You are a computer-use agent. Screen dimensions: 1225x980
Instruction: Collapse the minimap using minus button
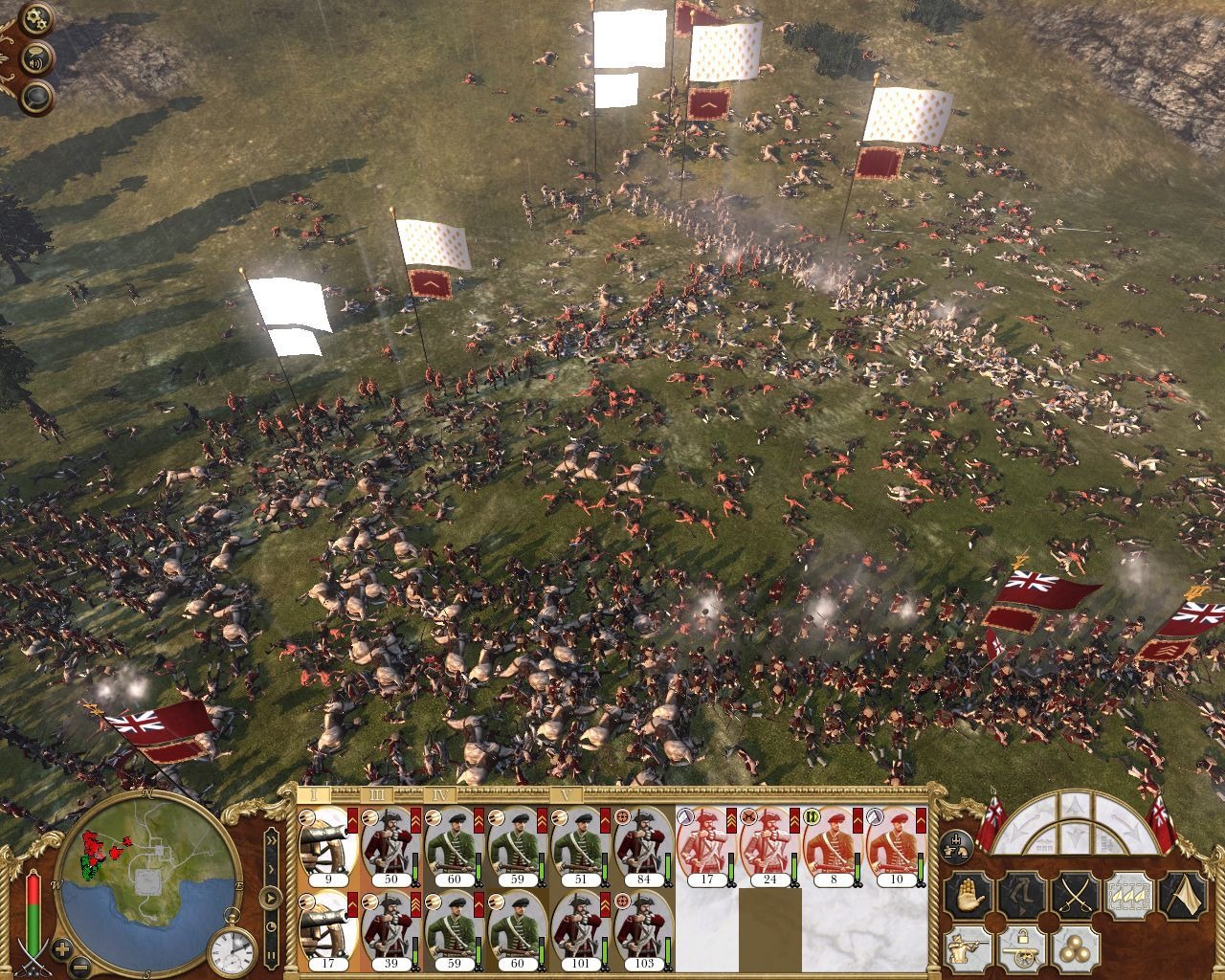click(x=79, y=967)
